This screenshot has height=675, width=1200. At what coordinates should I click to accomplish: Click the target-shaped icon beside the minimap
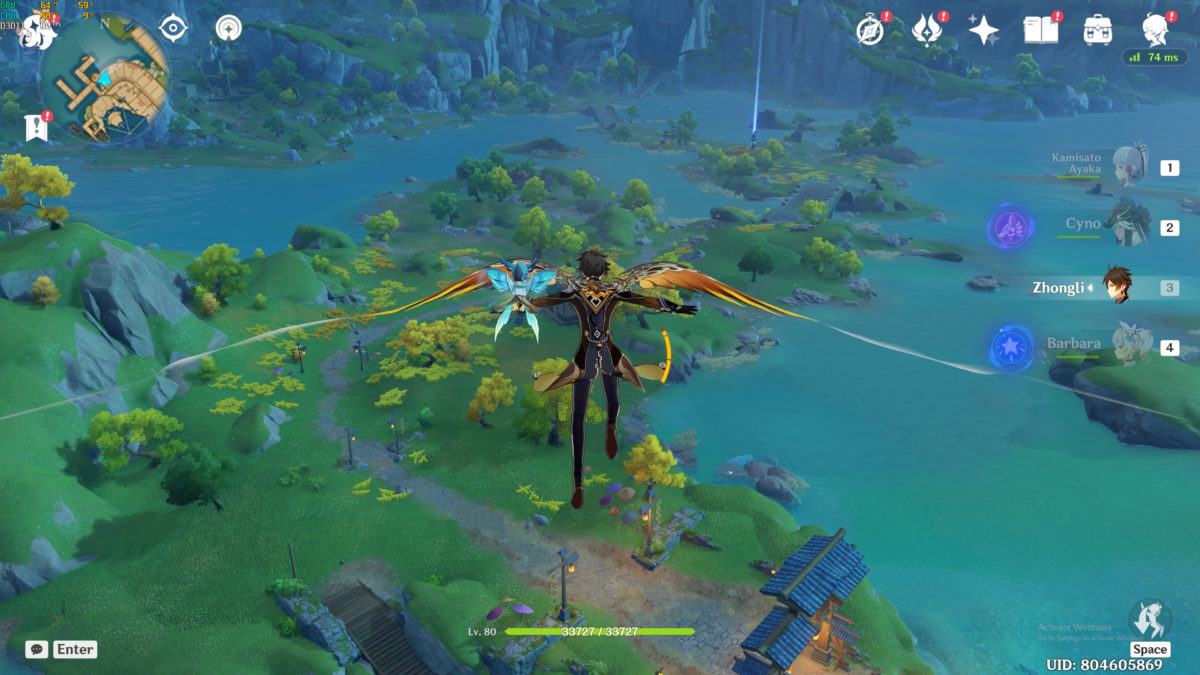point(174,28)
